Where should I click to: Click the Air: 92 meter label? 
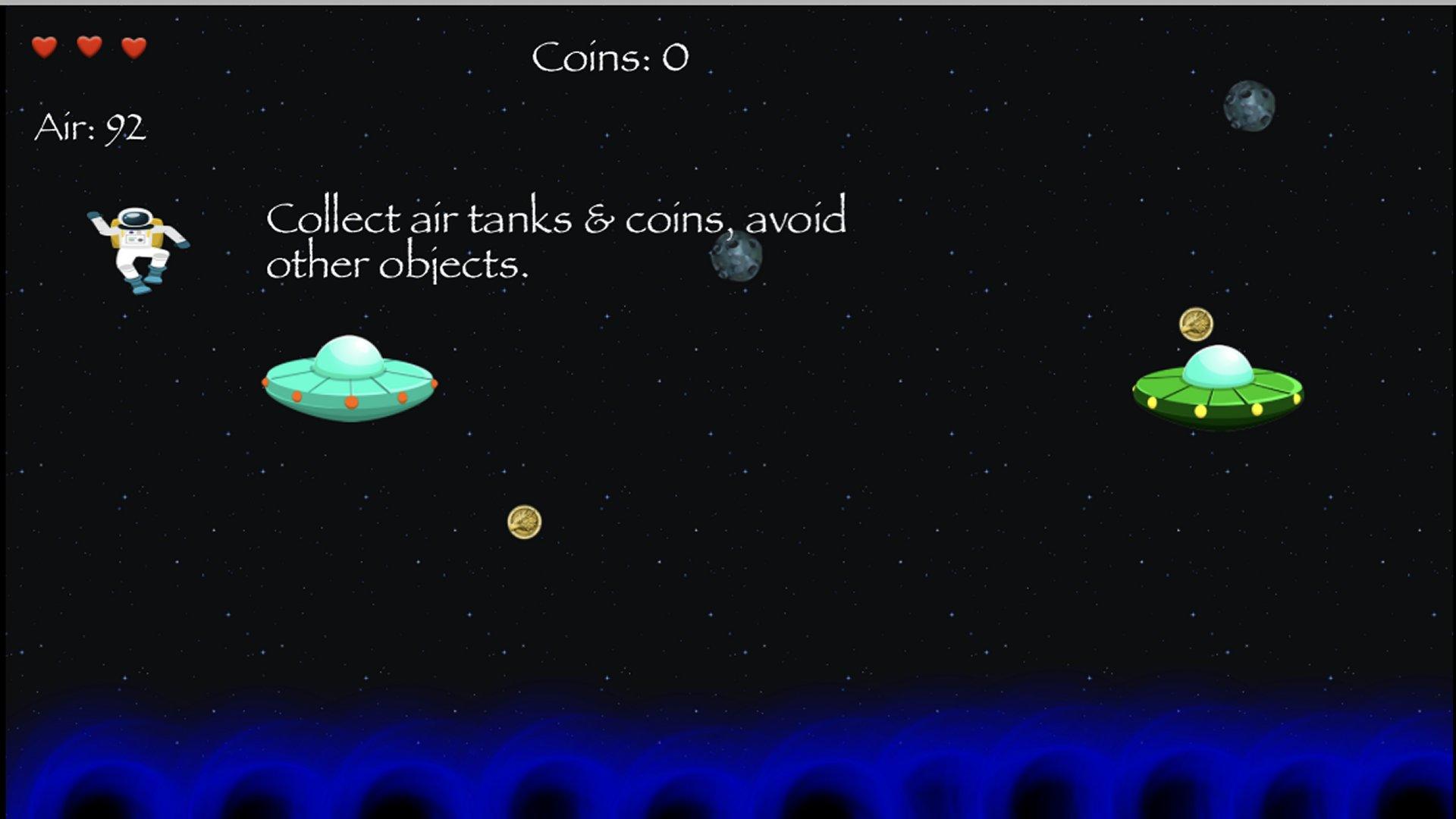91,127
